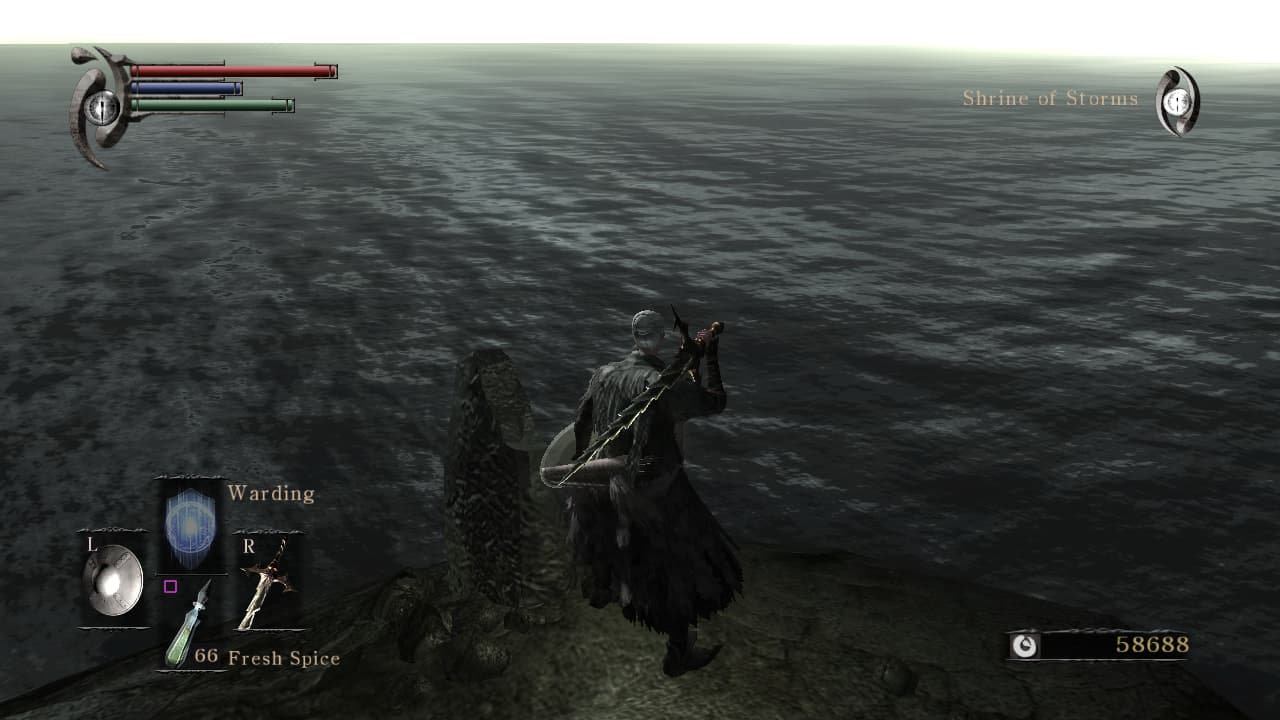Choose the right-hand sword slot
Viewport: 1280px width, 720px height.
pyautogui.click(x=264, y=585)
